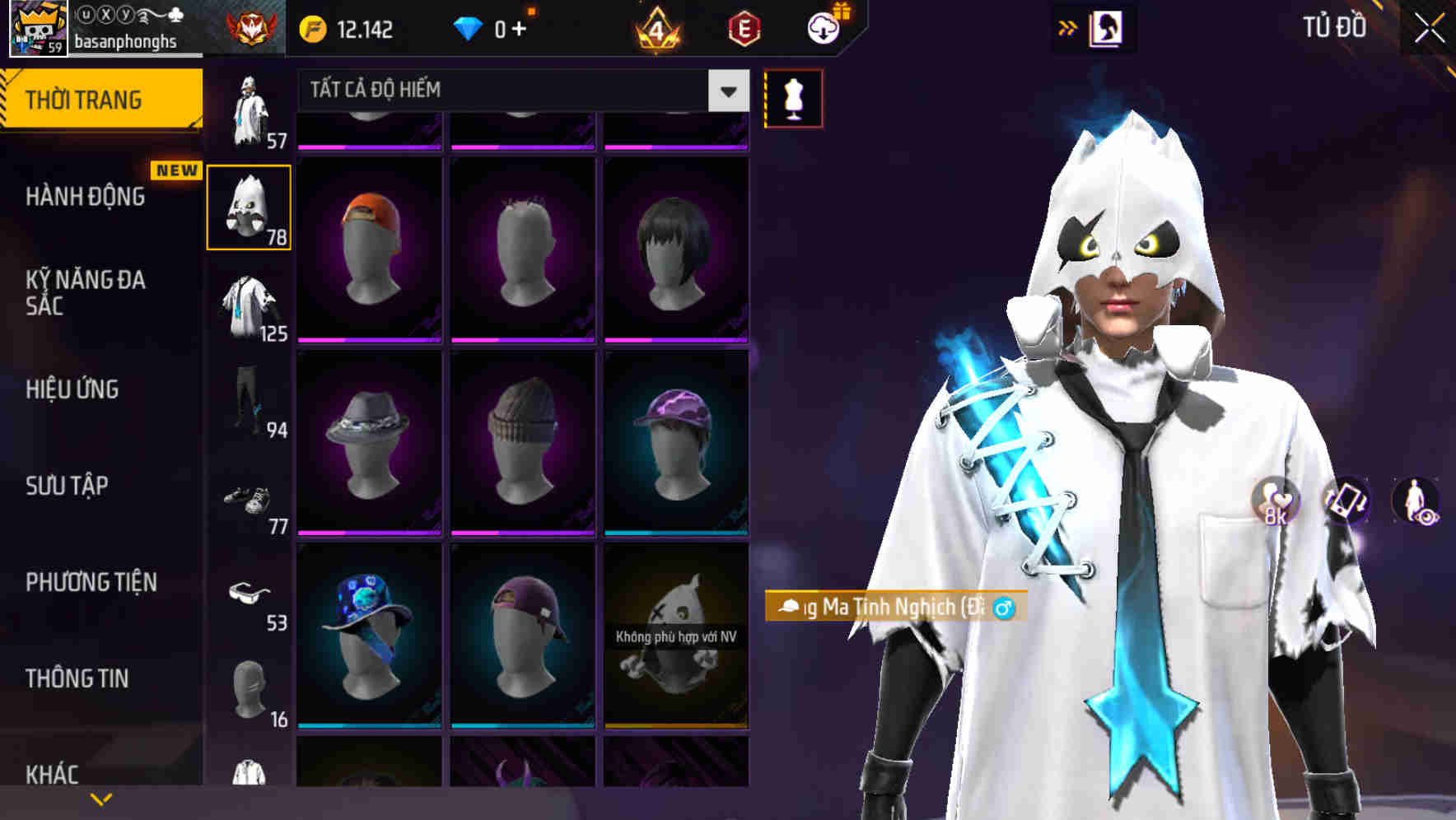Toggle the mannequin display beside the rarity filter

coord(793,97)
